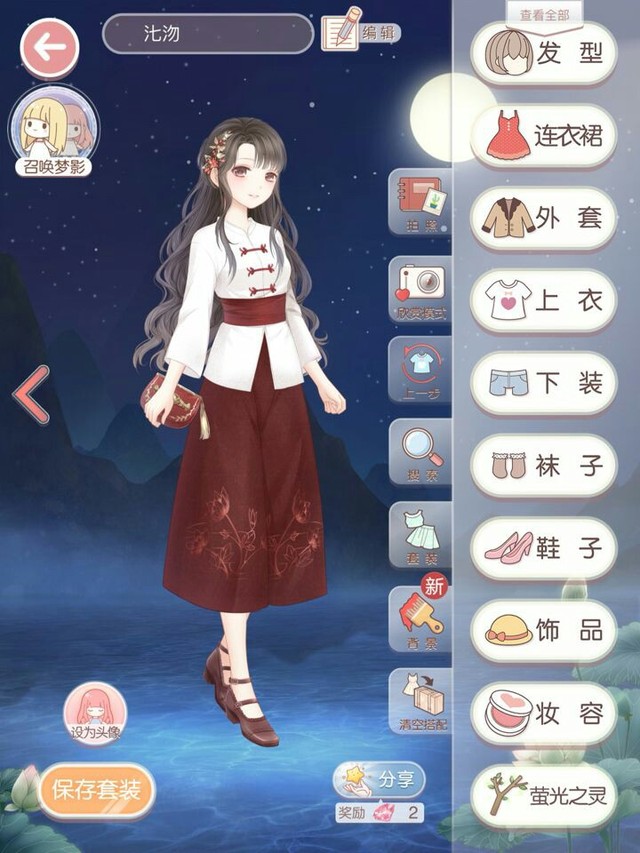Image resolution: width=640 pixels, height=853 pixels.
Task: Open the 袜子 socks category
Action: [x=543, y=465]
